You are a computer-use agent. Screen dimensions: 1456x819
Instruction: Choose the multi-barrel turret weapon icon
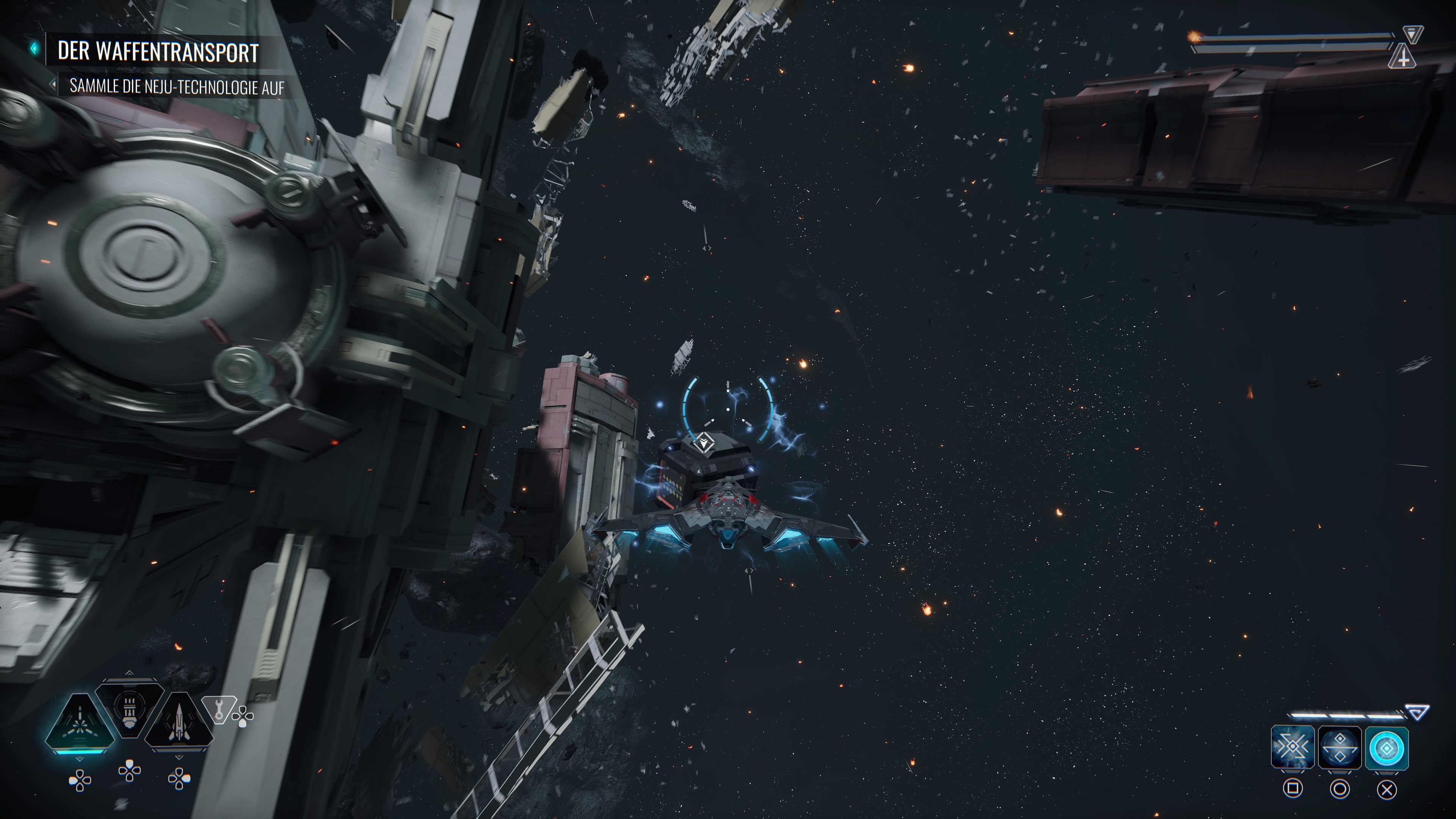pos(129,707)
